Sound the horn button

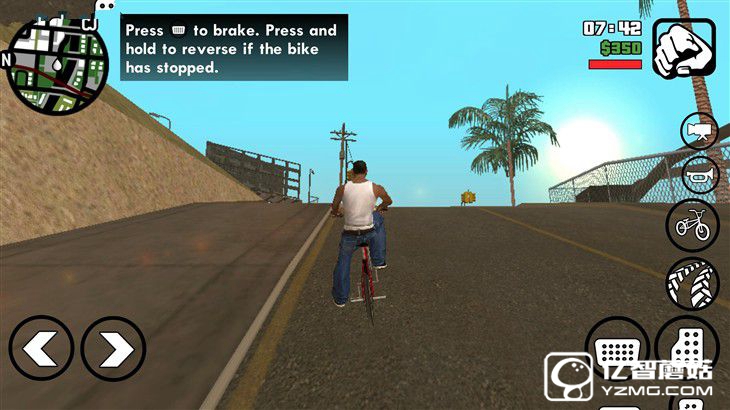click(x=700, y=176)
